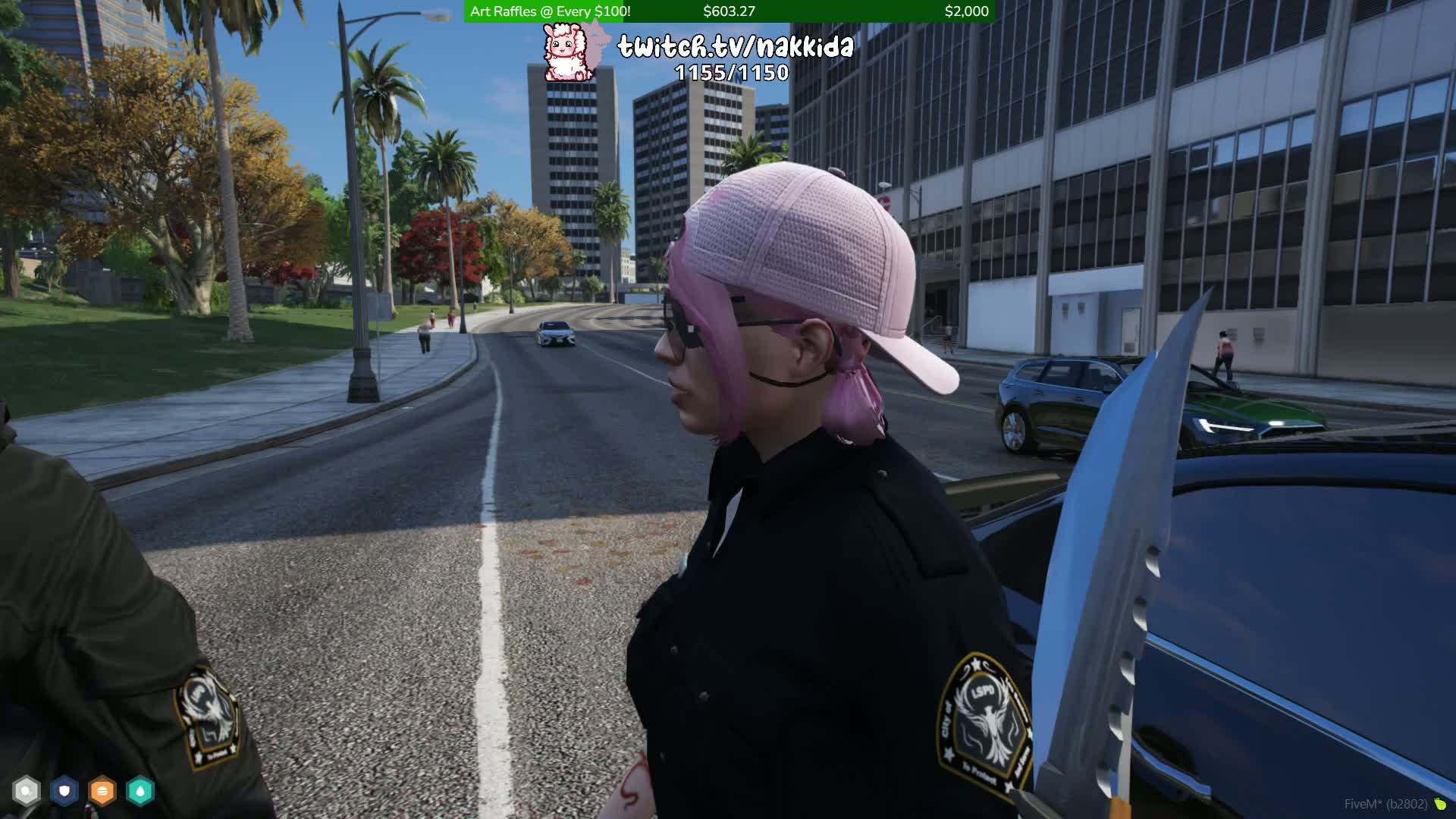1456x819 pixels.
Task: Click the white hexagon status icon
Action: (x=27, y=791)
